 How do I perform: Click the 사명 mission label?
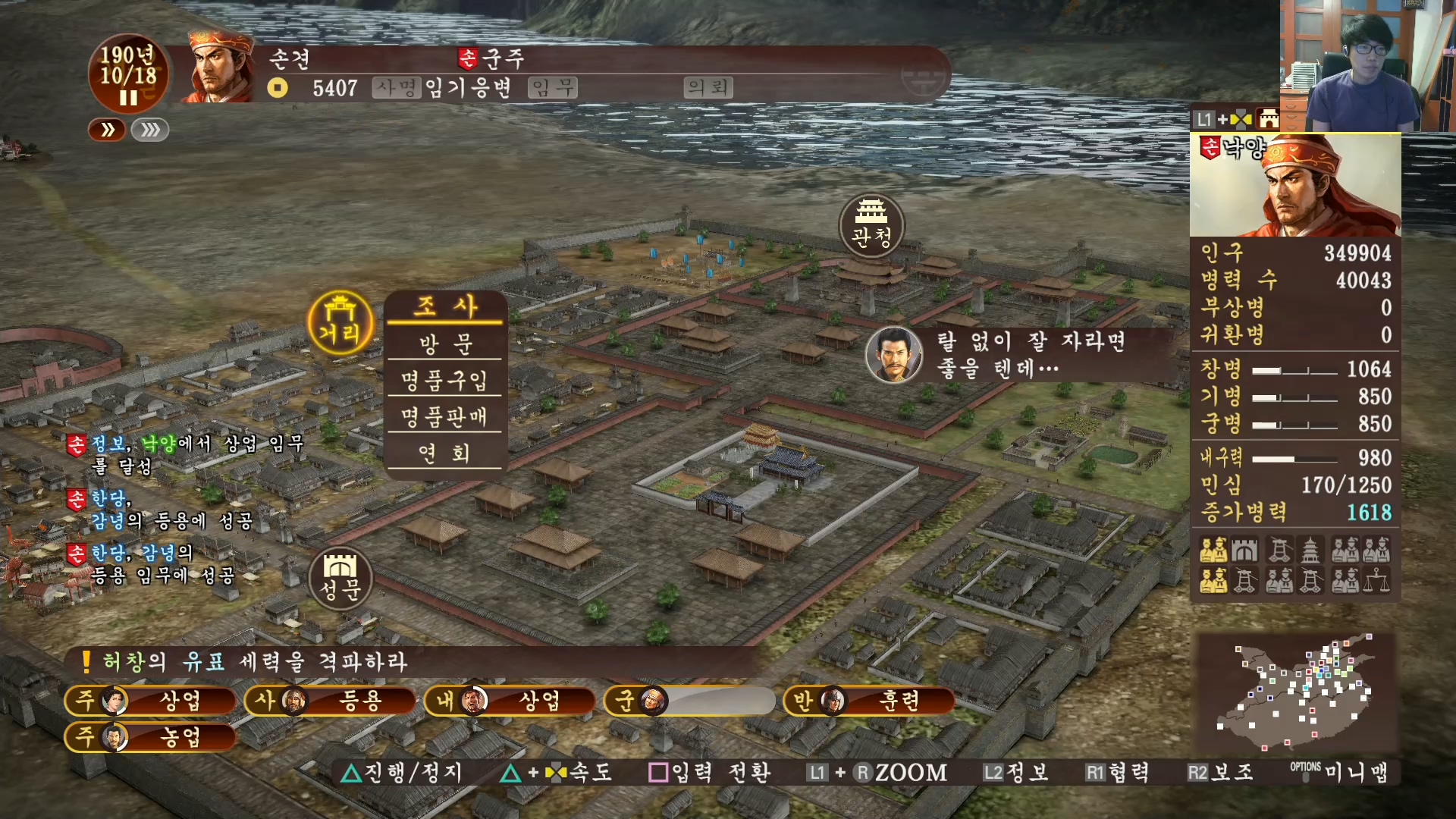(396, 88)
